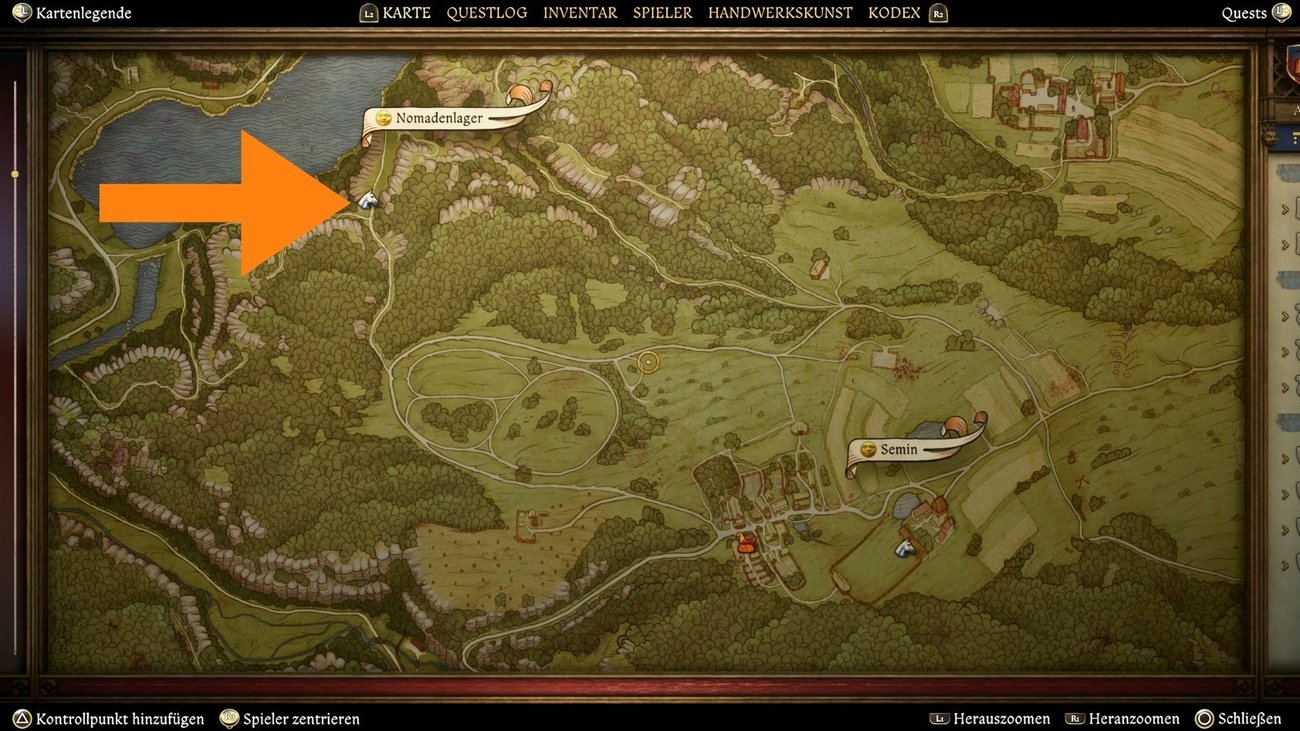Image resolution: width=1300 pixels, height=731 pixels.
Task: Click the smiley icon on the Nomadenlager banner
Action: [x=383, y=117]
